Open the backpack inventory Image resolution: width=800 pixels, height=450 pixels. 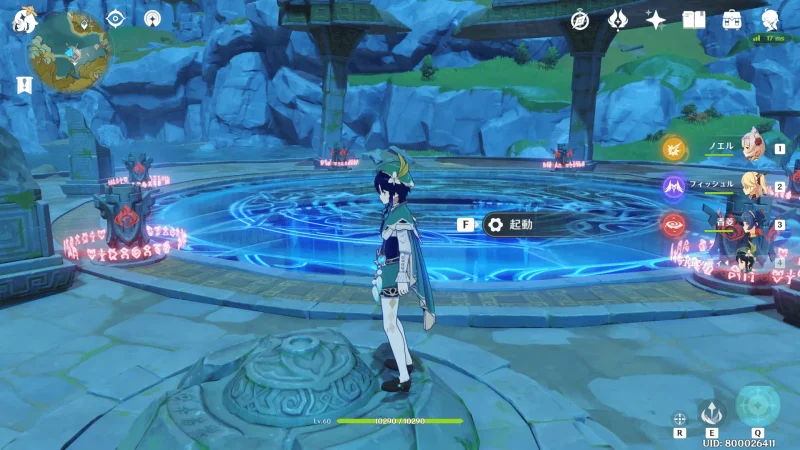click(732, 20)
